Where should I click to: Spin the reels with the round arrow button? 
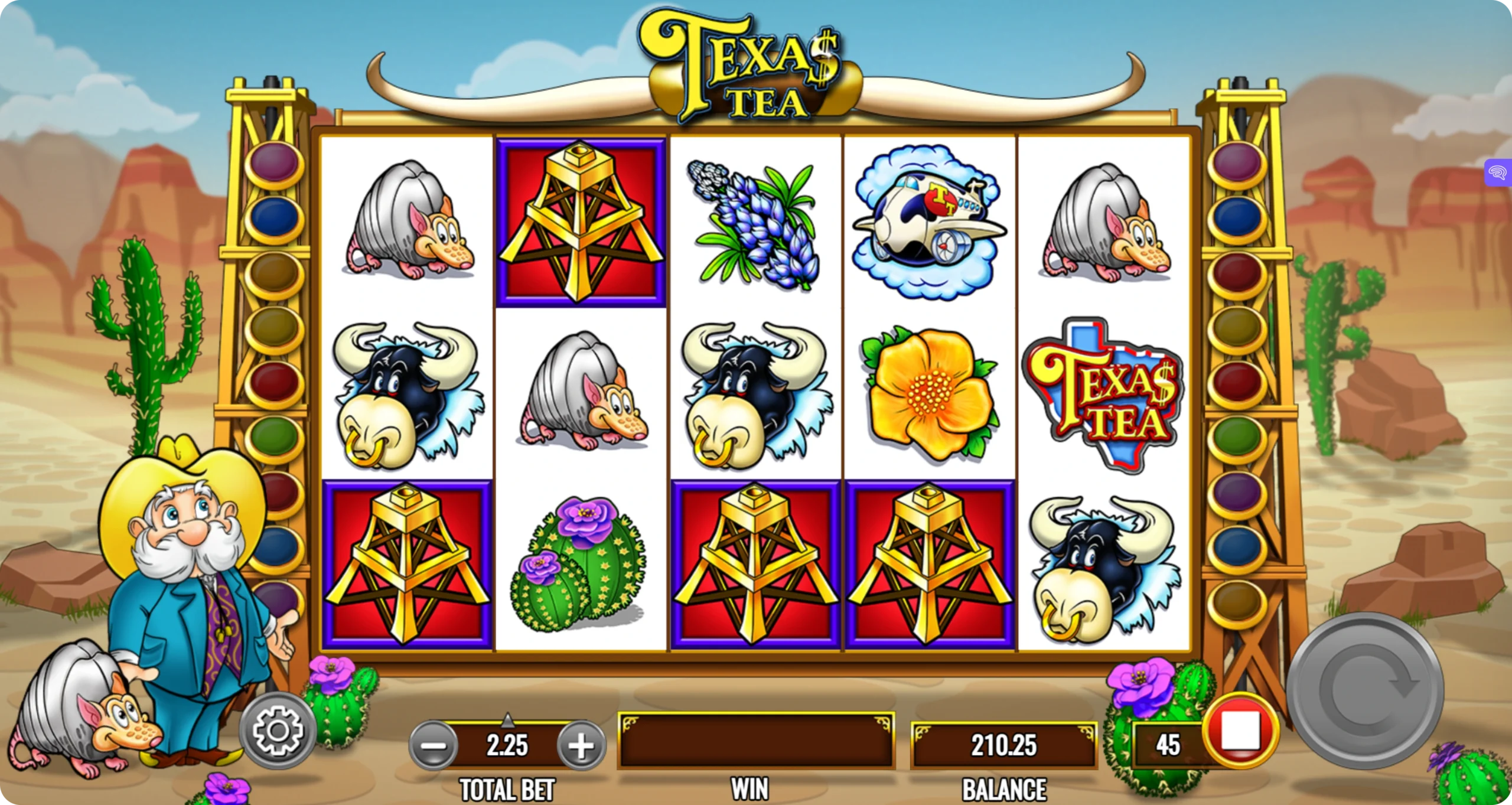1365,690
